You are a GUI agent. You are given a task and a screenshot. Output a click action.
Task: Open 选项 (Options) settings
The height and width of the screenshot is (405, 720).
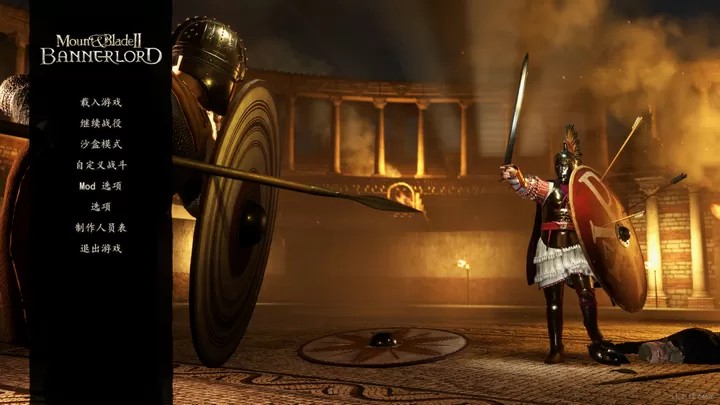(x=101, y=207)
